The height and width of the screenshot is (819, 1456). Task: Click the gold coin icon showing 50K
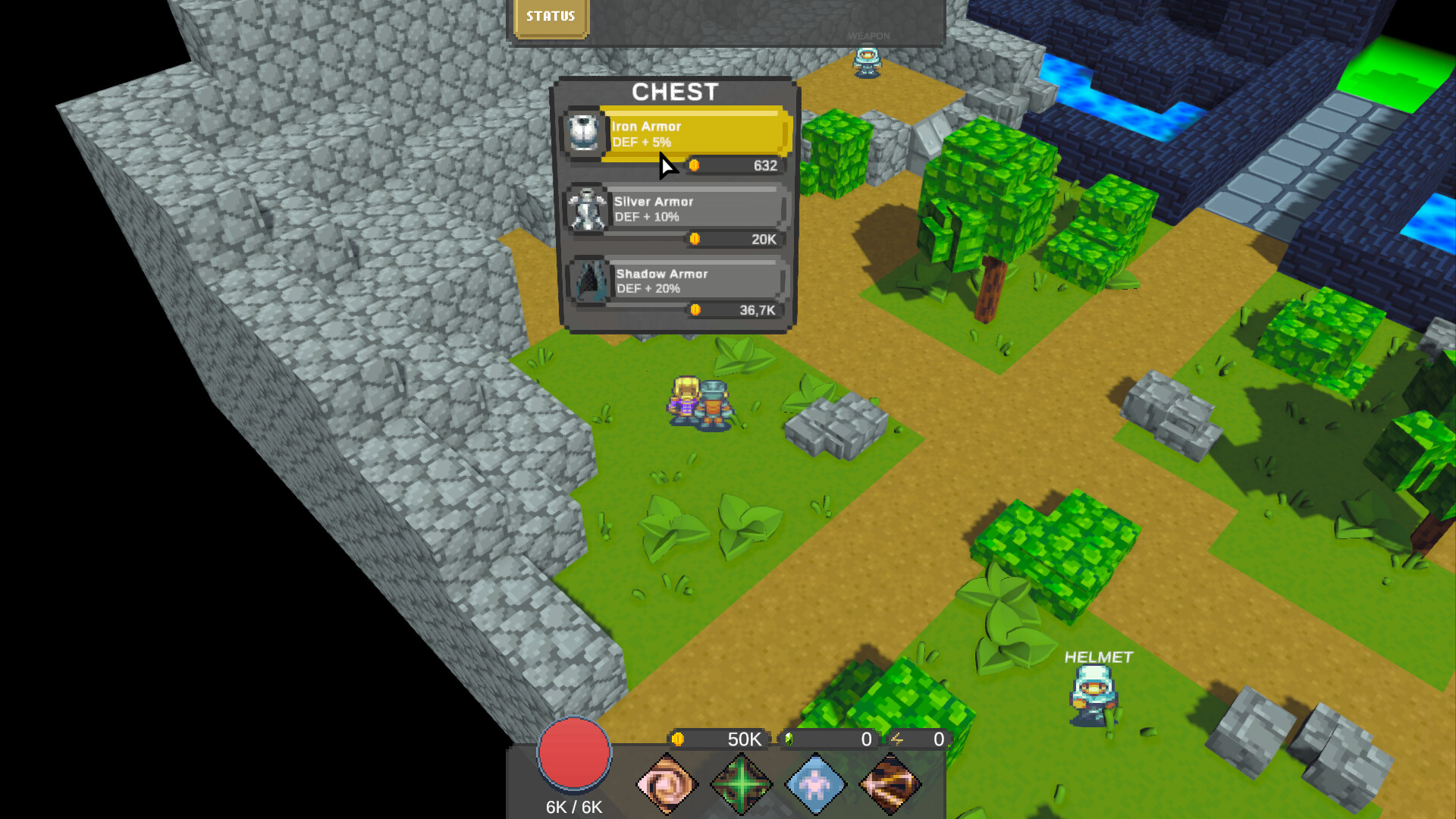(679, 739)
